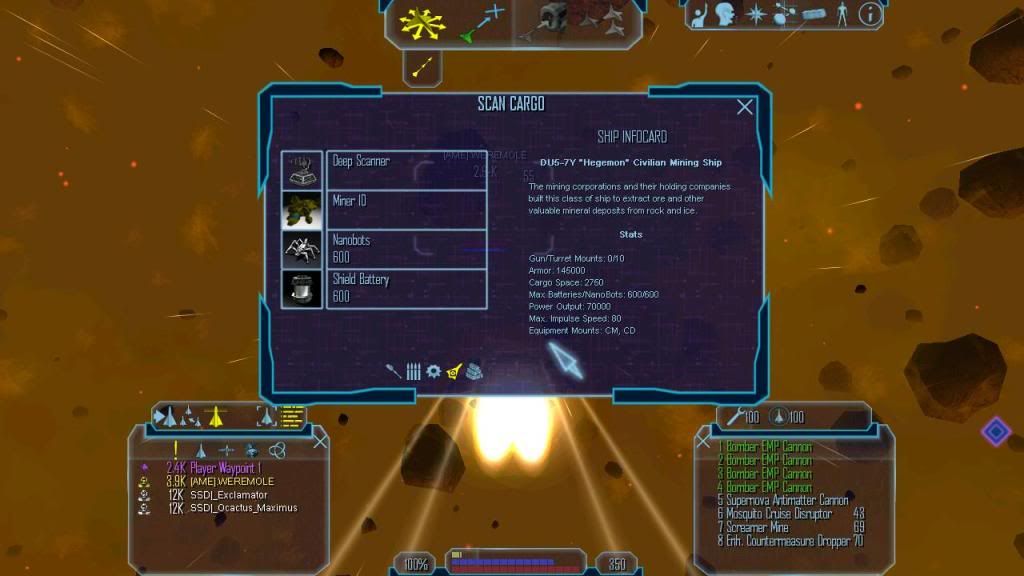Close the Scan Cargo window
Viewport: 1024px width, 576px height.
click(x=745, y=107)
